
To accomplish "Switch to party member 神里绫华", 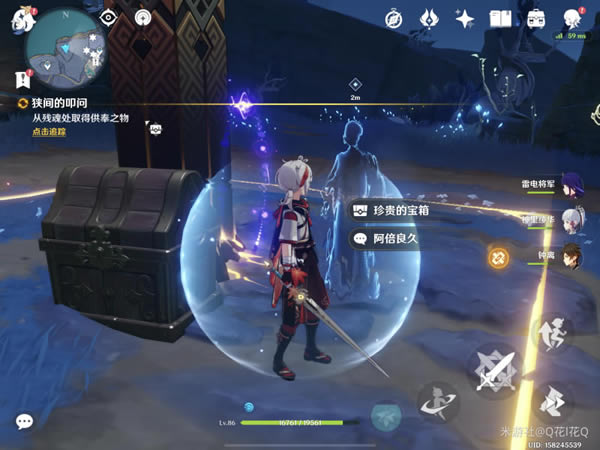I will (570, 221).
